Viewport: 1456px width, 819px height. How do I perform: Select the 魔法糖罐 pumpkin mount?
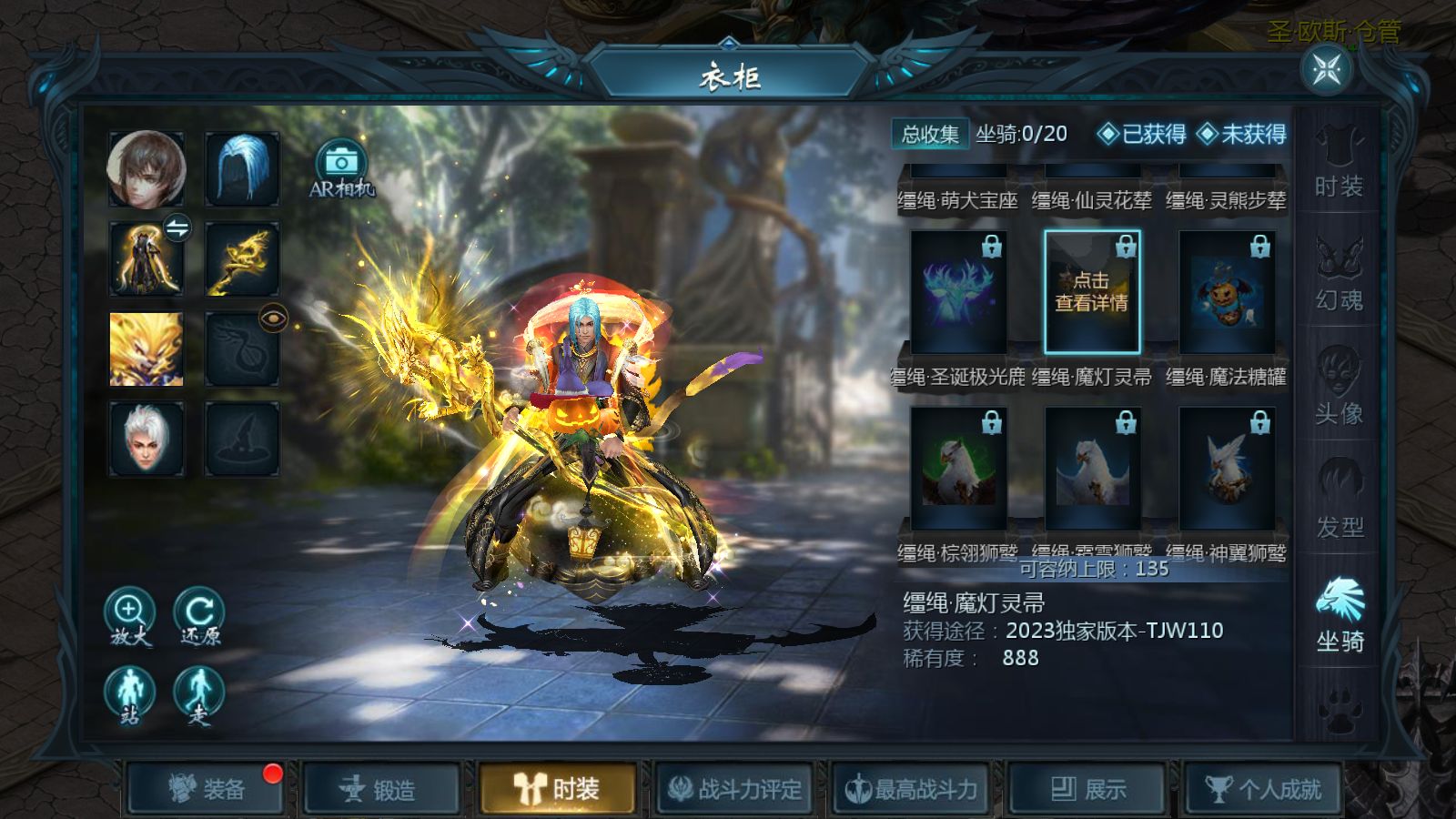1226,293
